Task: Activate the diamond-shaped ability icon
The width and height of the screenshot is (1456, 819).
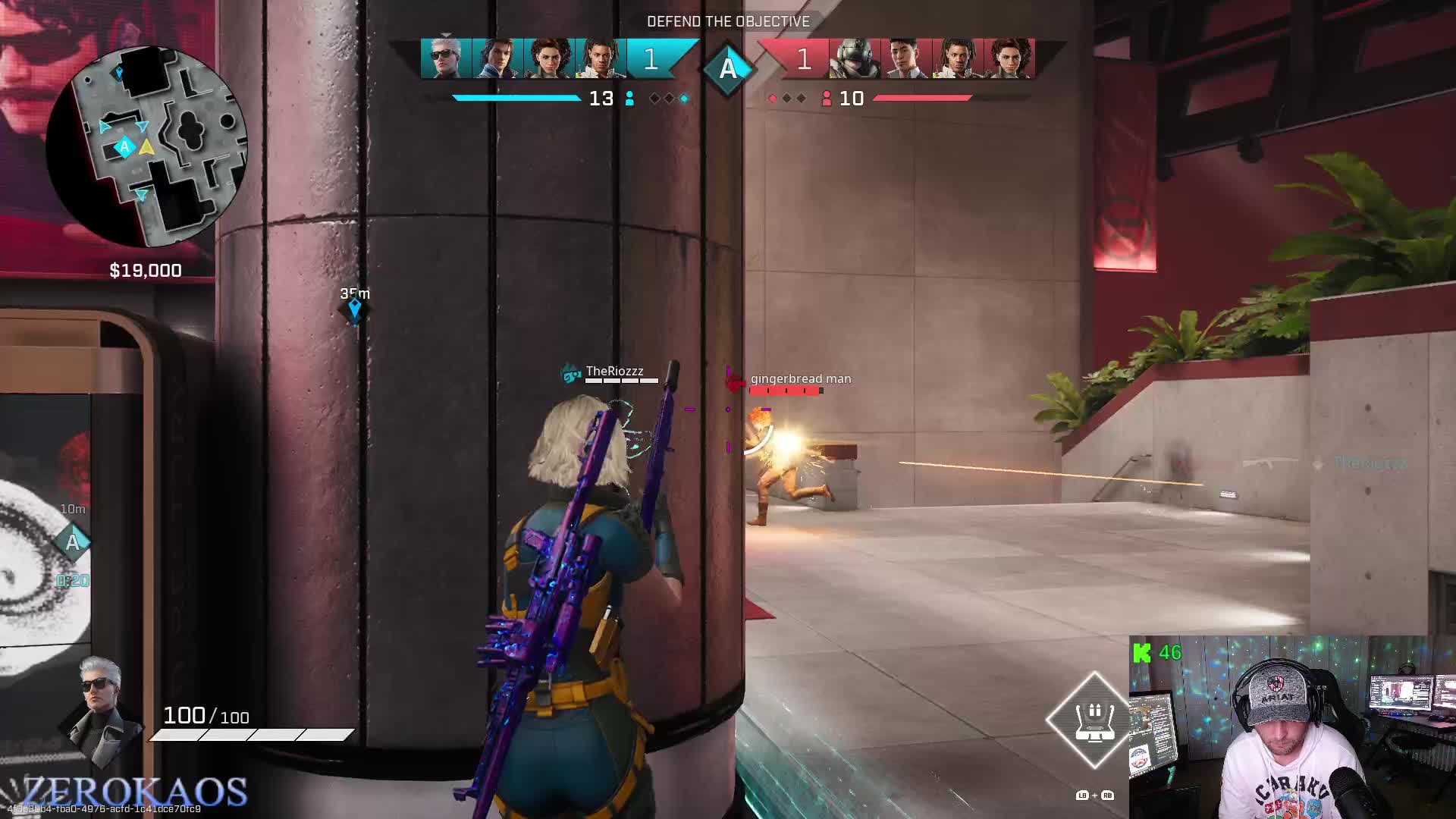Action: coord(1094,719)
